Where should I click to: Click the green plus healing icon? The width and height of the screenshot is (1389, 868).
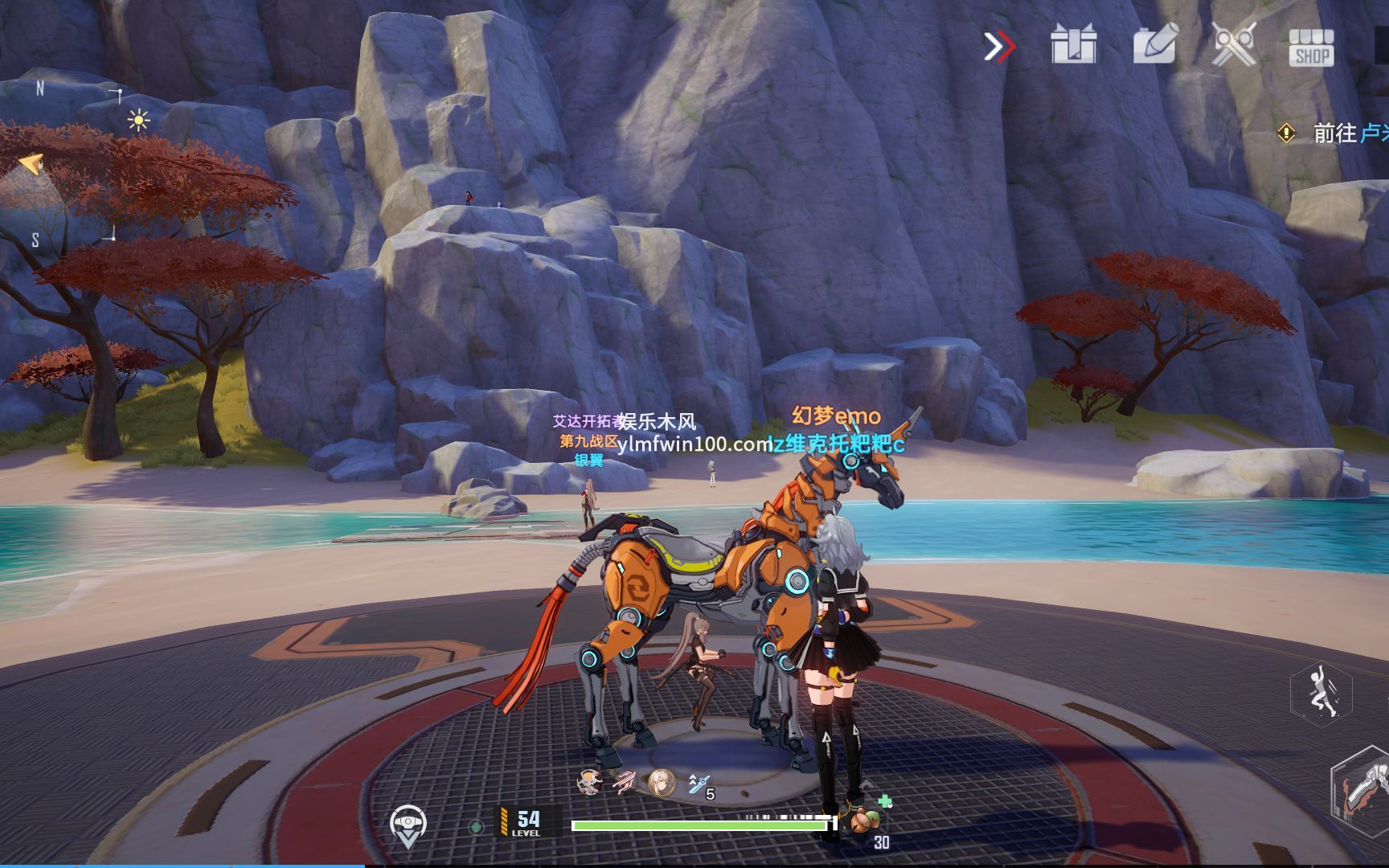click(885, 801)
